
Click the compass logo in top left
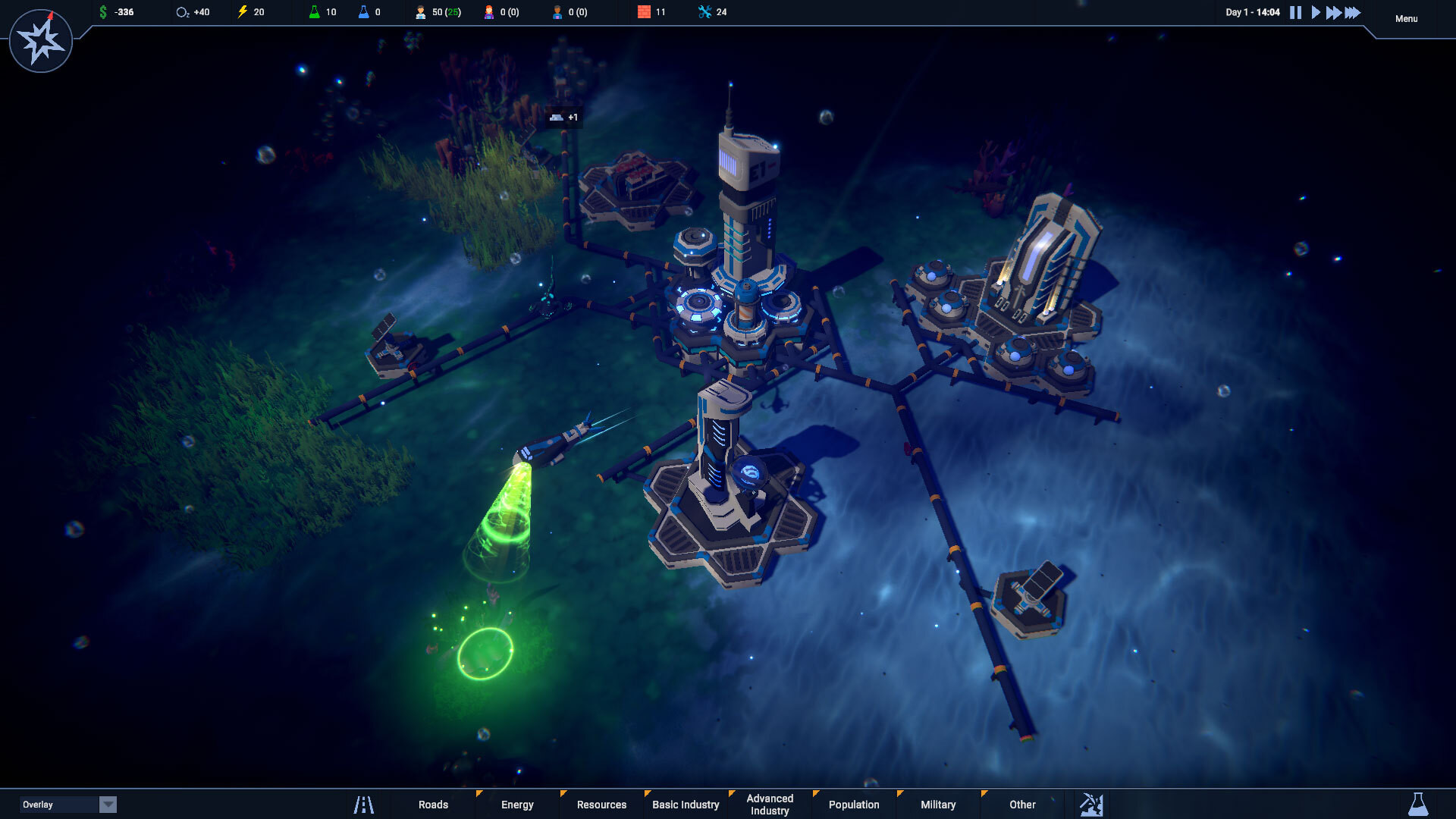click(41, 40)
